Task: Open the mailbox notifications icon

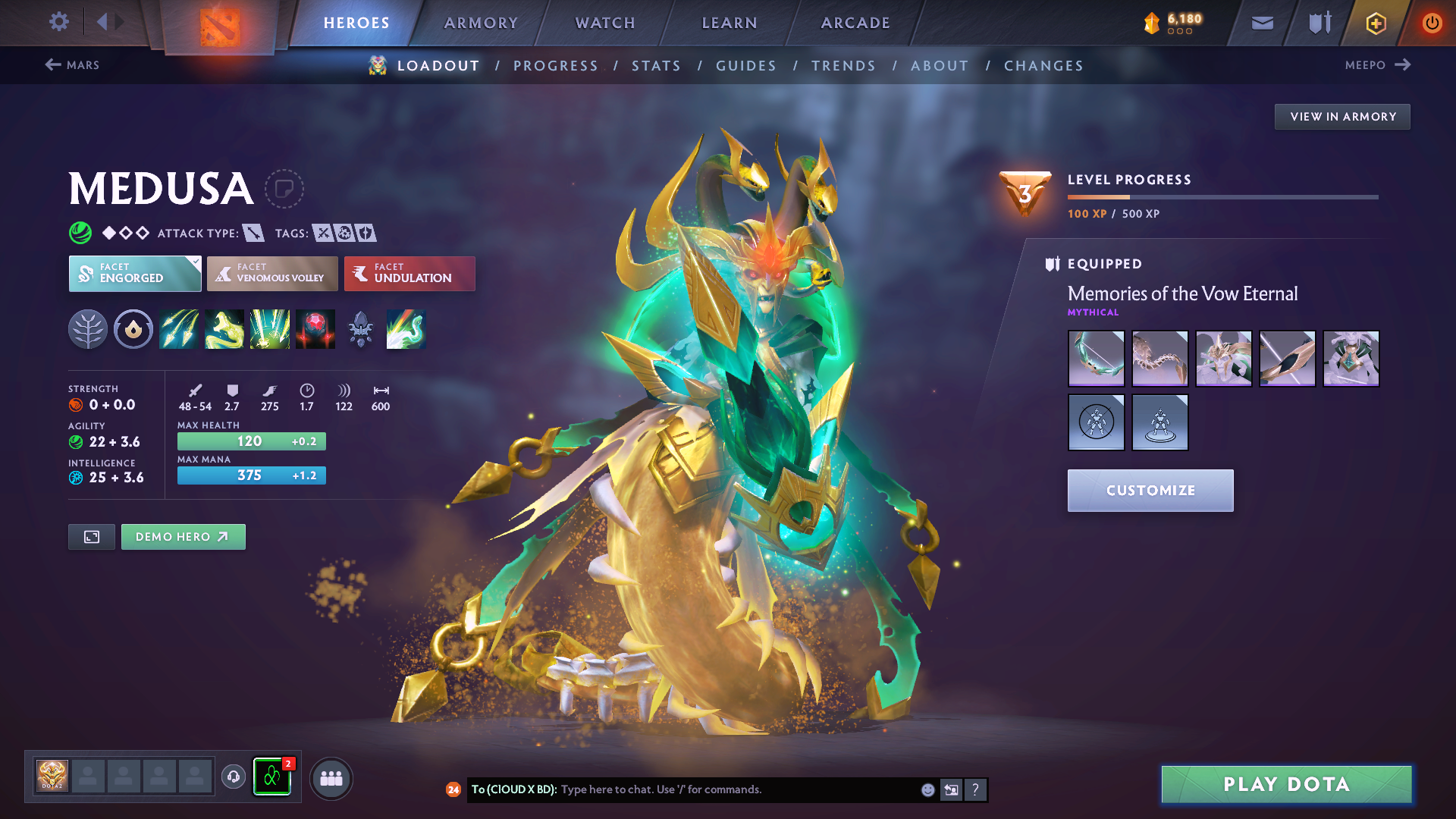Action: coord(1262,23)
